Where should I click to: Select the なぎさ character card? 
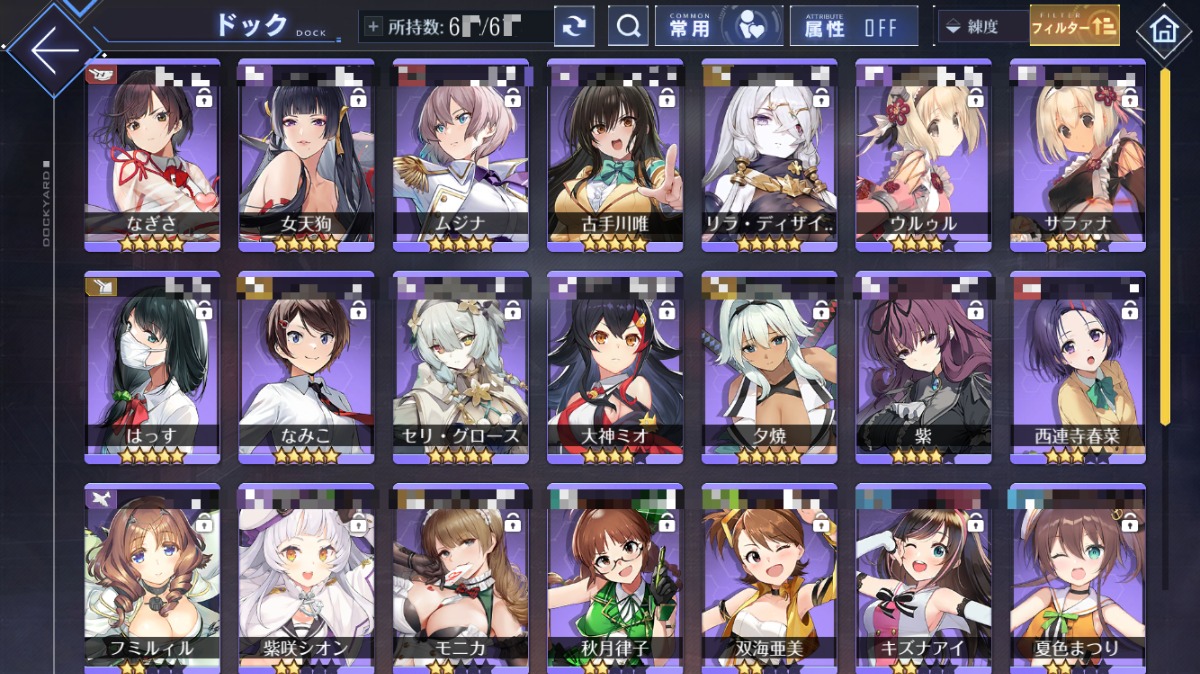coord(152,155)
